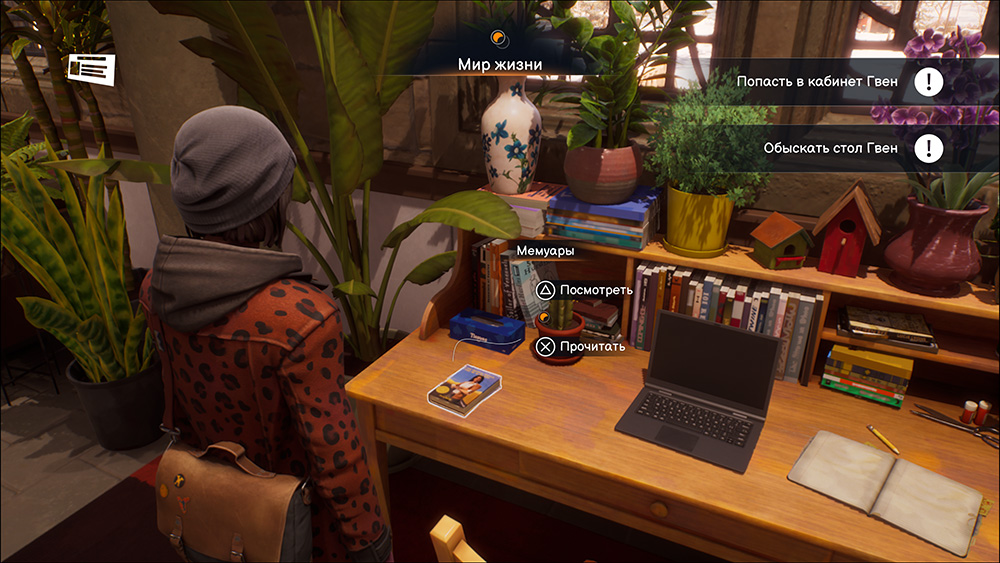Select the objective "Попасть в кабинет Гвен"
Screen dimensions: 1000x563
coord(818,81)
